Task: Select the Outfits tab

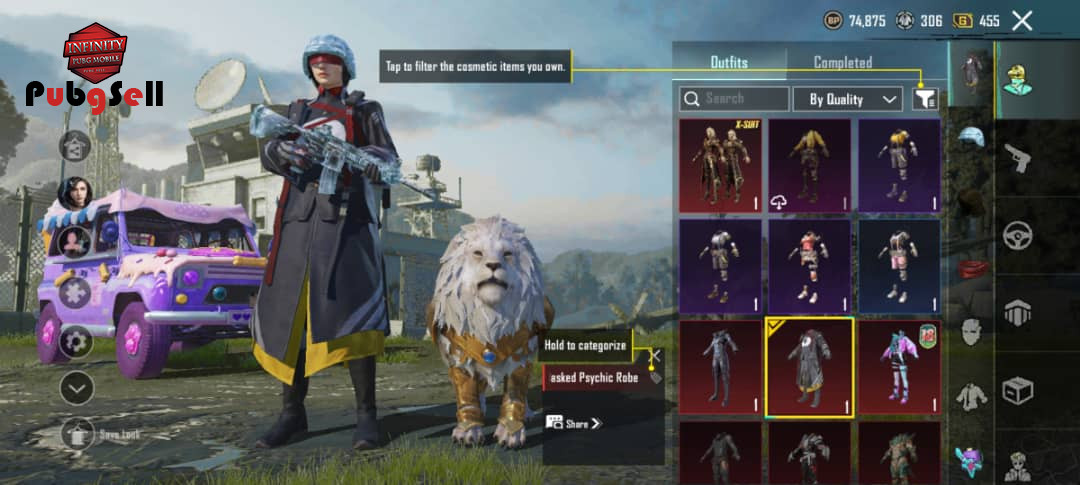Action: 729,62
